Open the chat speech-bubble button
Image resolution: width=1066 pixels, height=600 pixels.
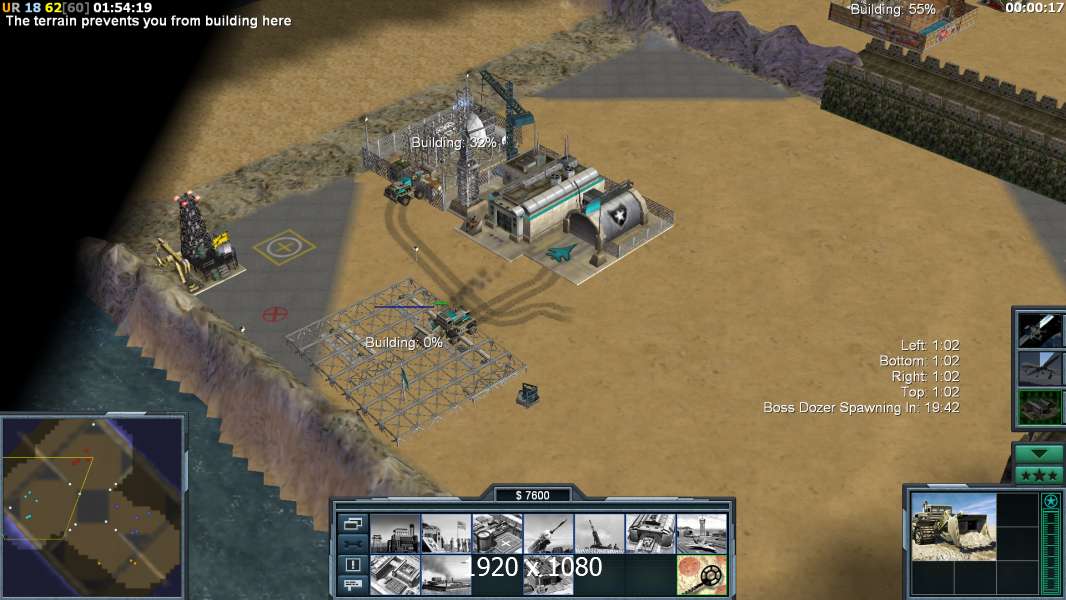pos(352,586)
